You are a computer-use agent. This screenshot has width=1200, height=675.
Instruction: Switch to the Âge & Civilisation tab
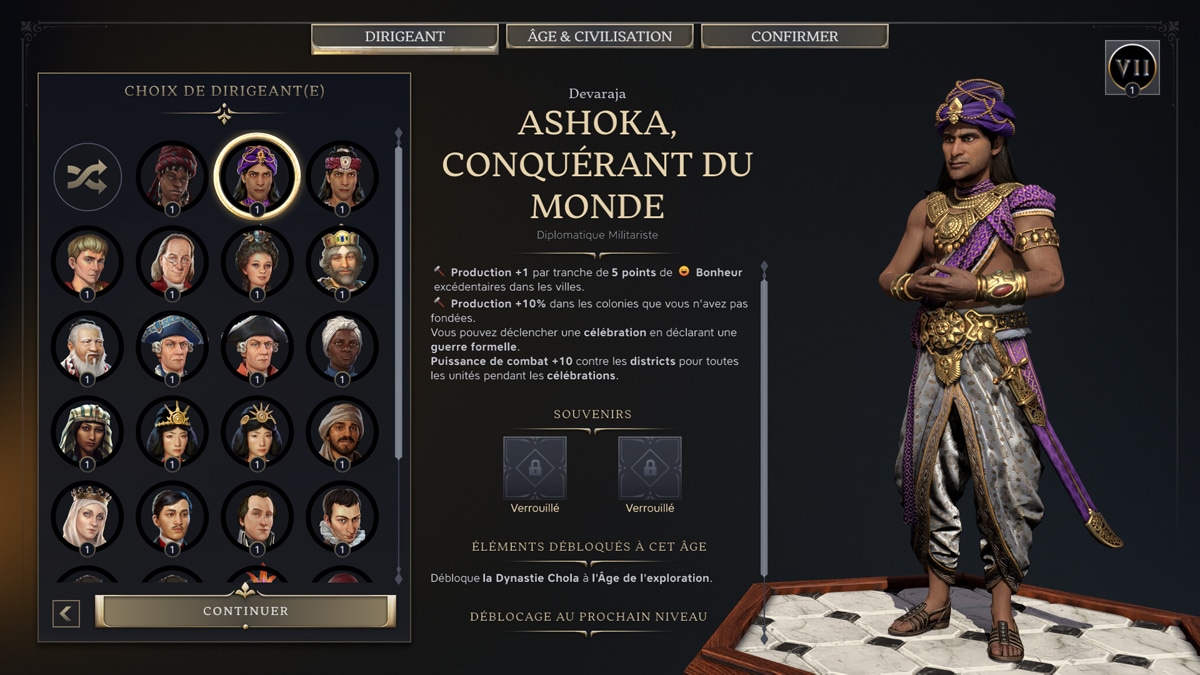click(x=599, y=36)
